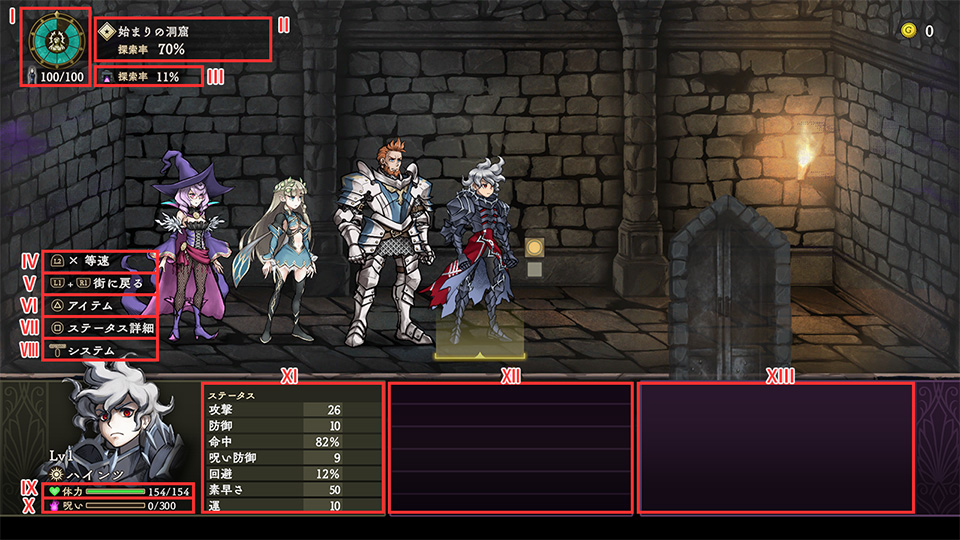This screenshot has height=540, width=960.
Task: Toggle the 等速 speed option
Action: click(100, 261)
